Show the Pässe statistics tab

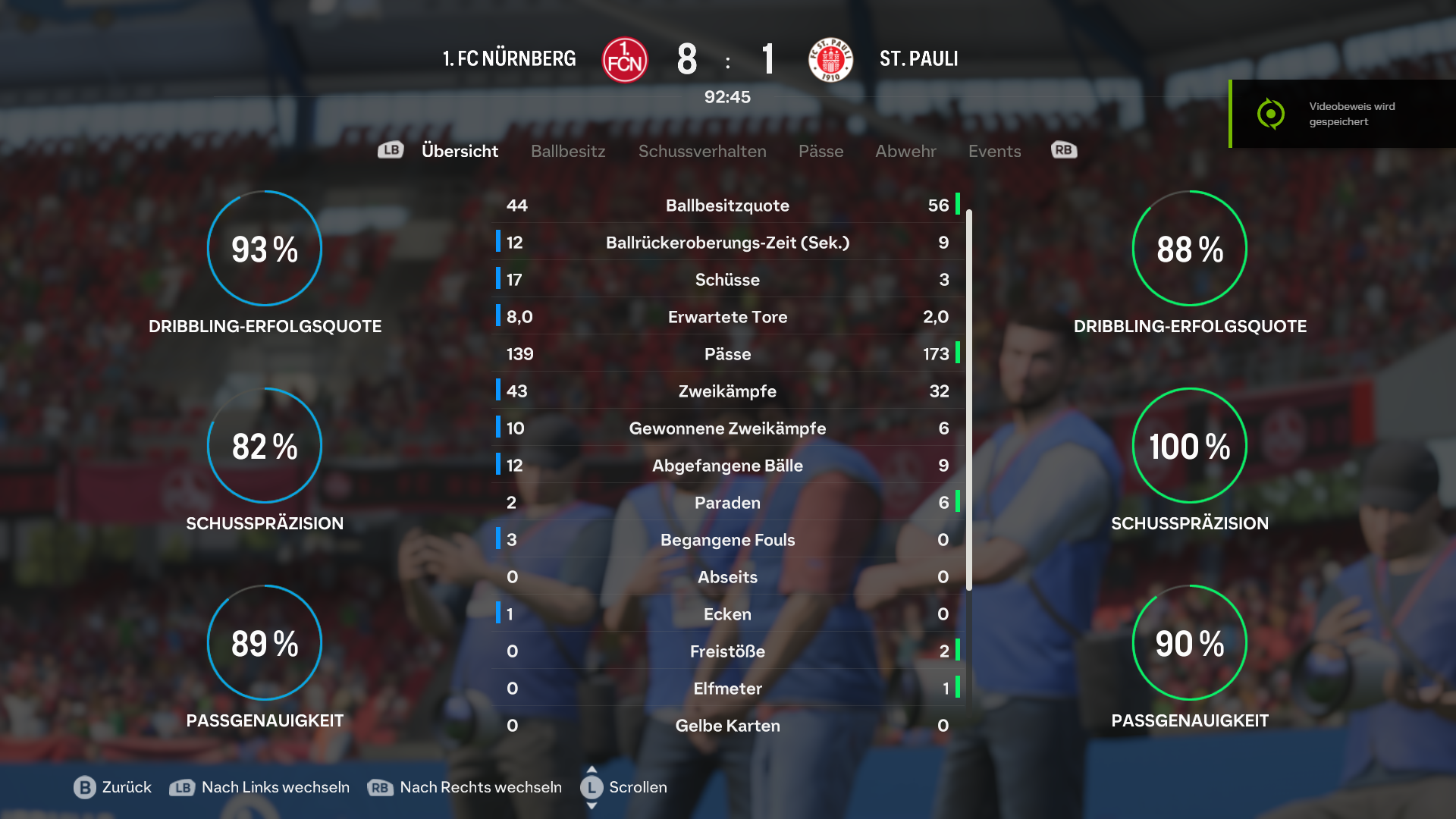(x=821, y=151)
